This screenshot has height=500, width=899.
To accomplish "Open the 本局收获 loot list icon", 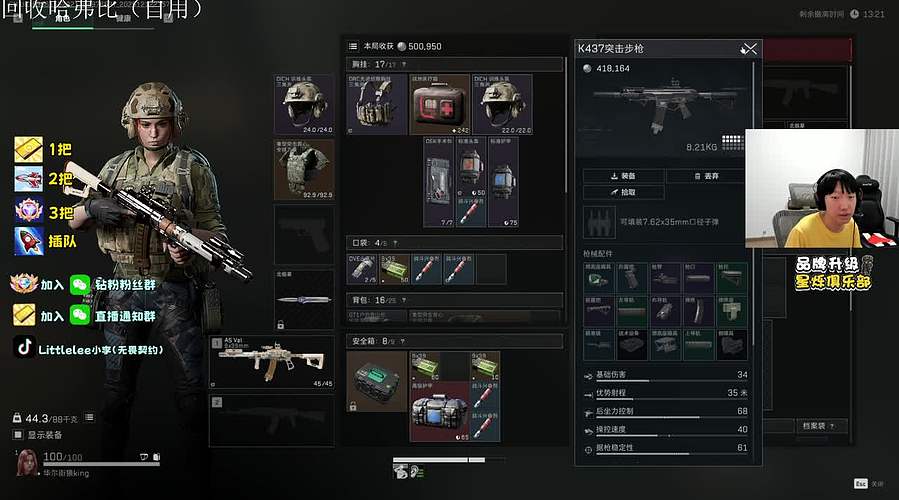I will tap(353, 46).
